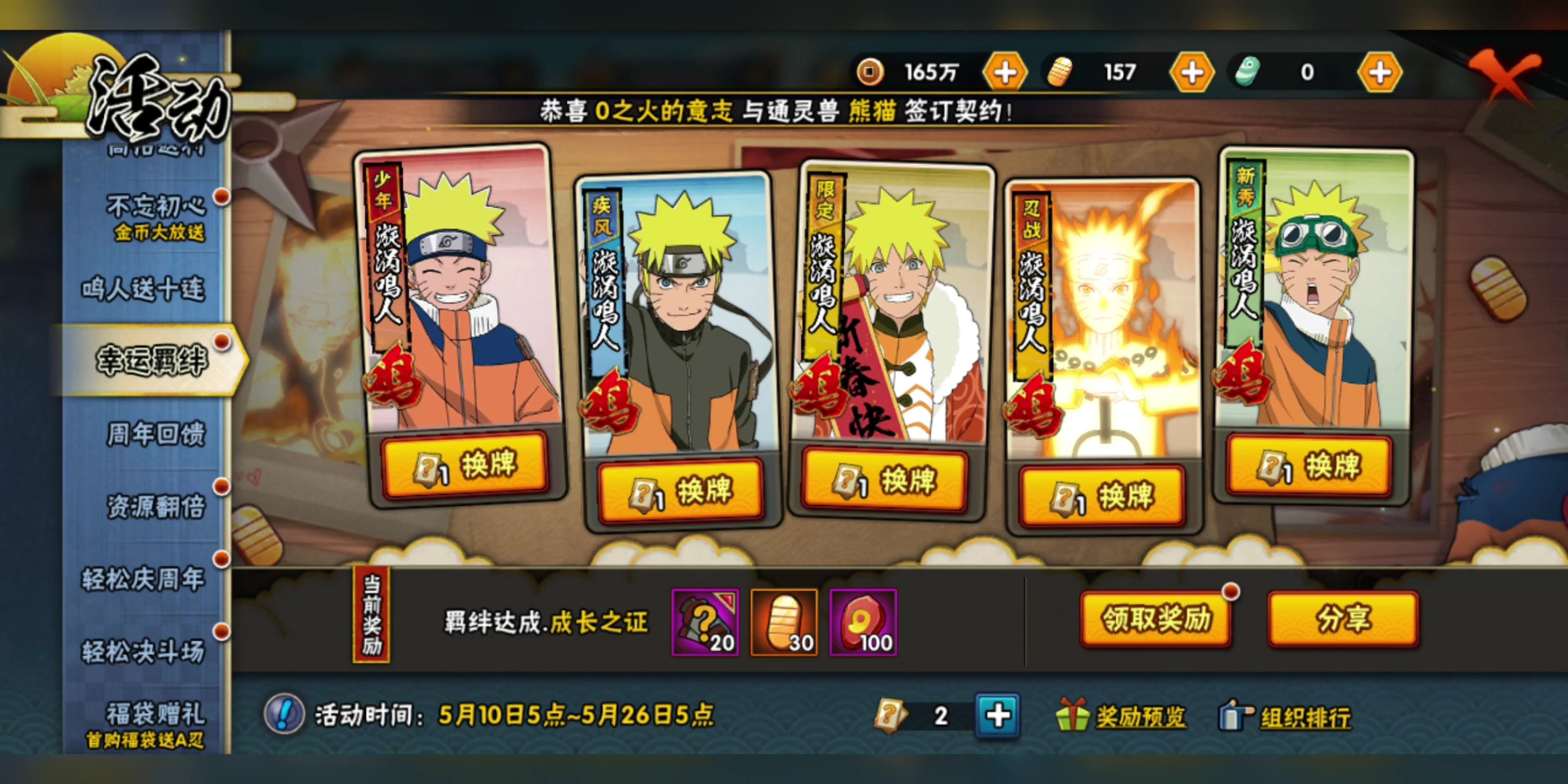Swap the 忍战 Naruto card
The image size is (1568, 784).
[1102, 497]
